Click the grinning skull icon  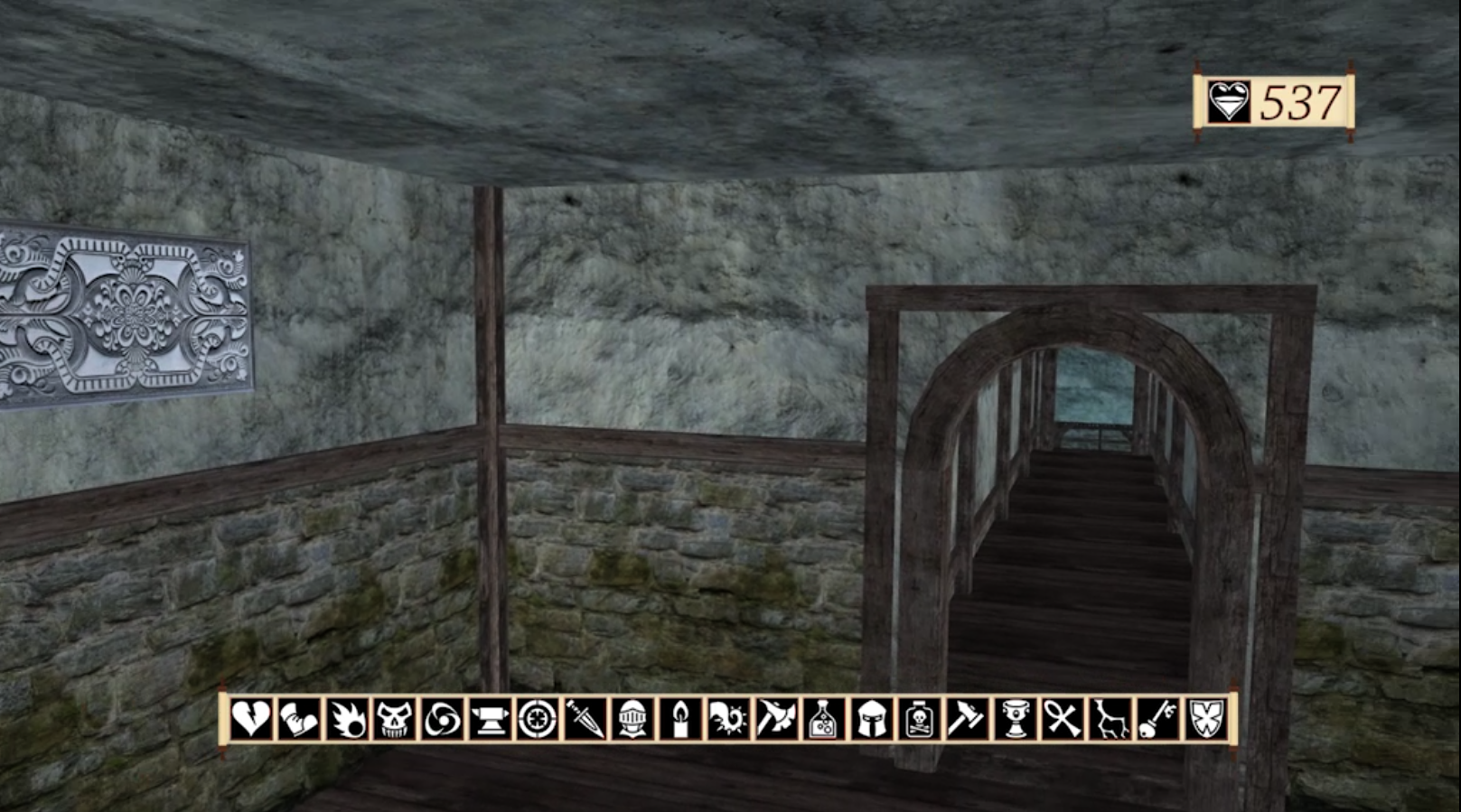pos(395,720)
